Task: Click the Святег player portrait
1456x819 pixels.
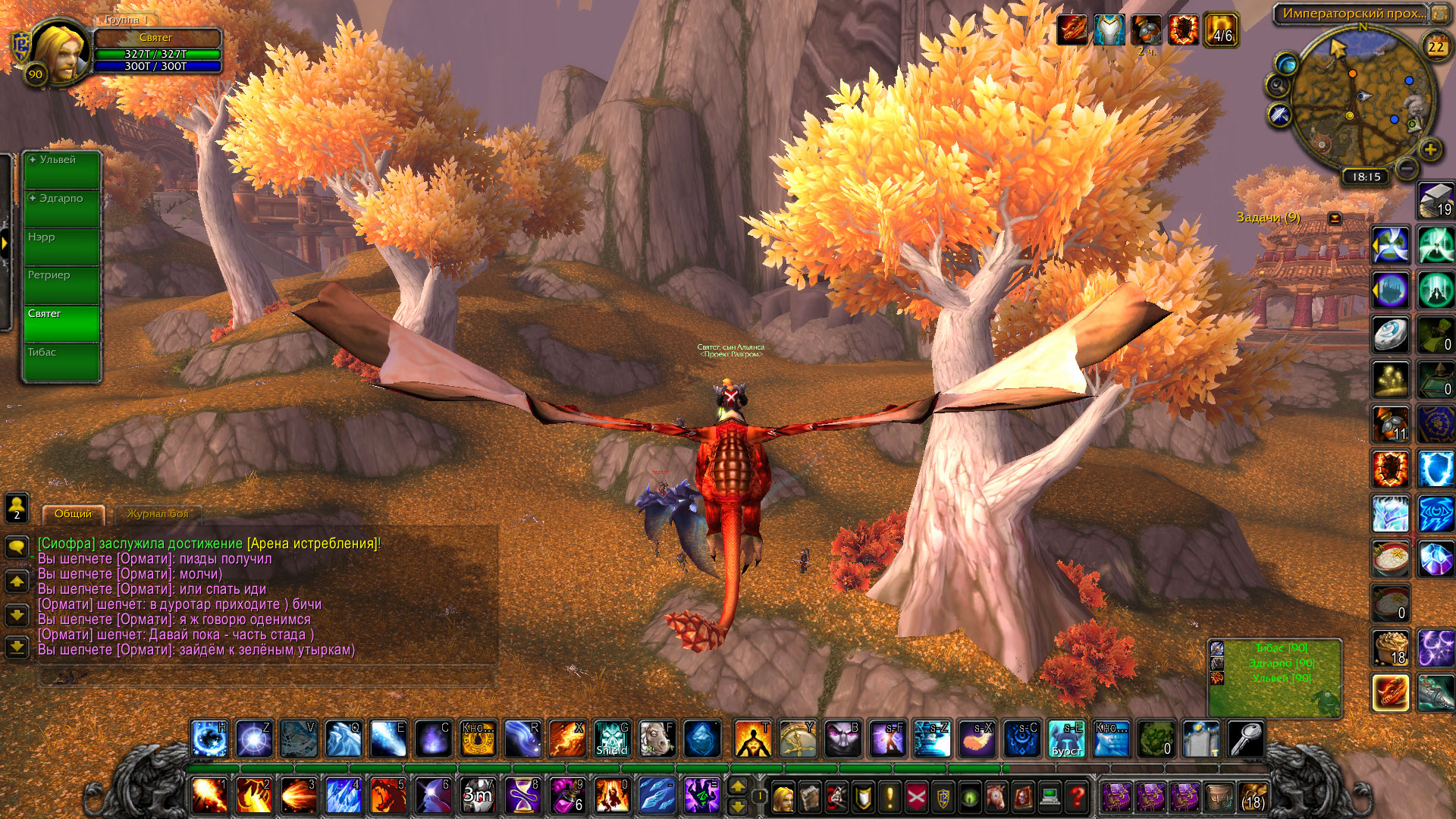Action: [x=59, y=52]
